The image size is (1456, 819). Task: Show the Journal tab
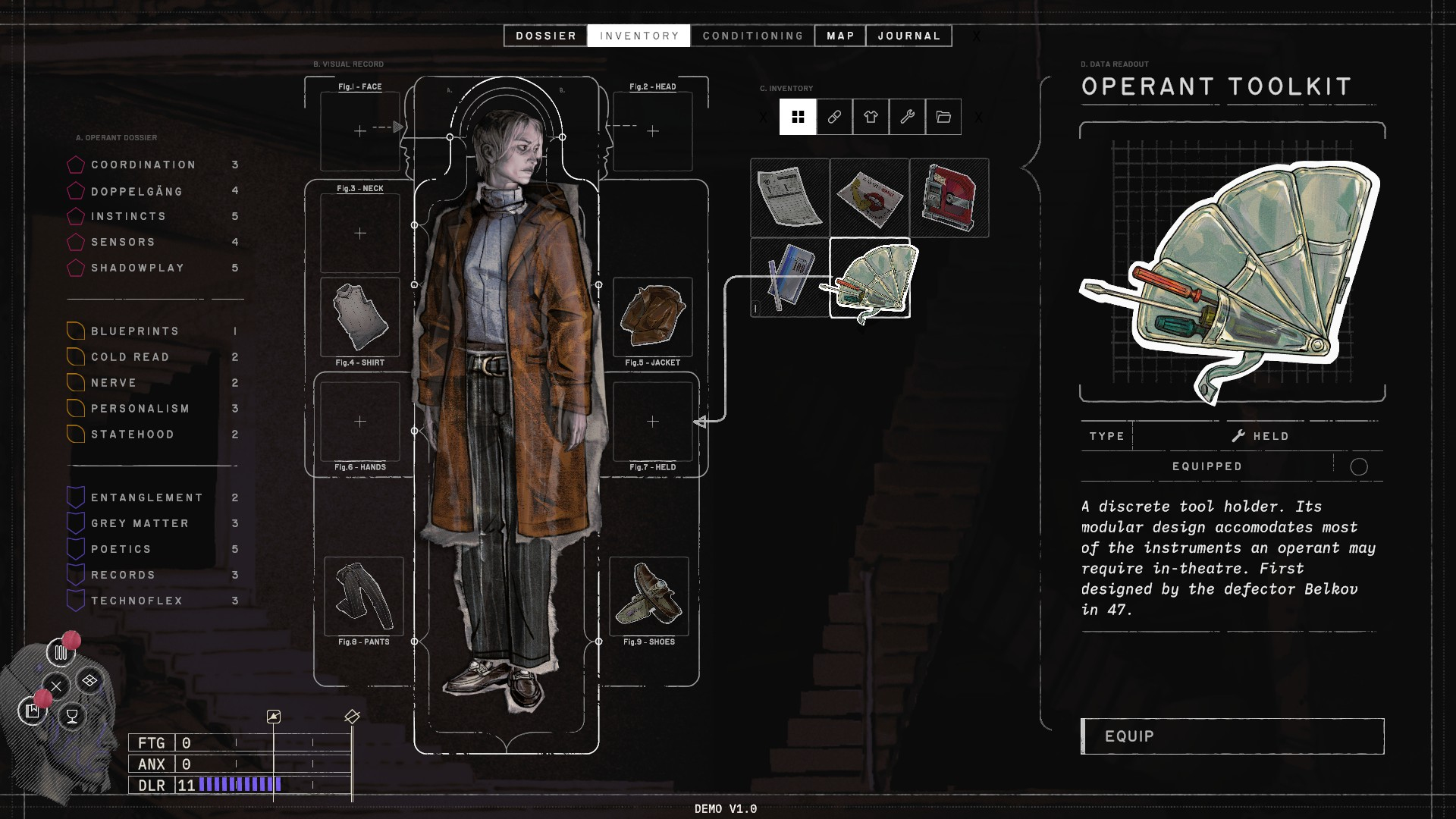908,36
